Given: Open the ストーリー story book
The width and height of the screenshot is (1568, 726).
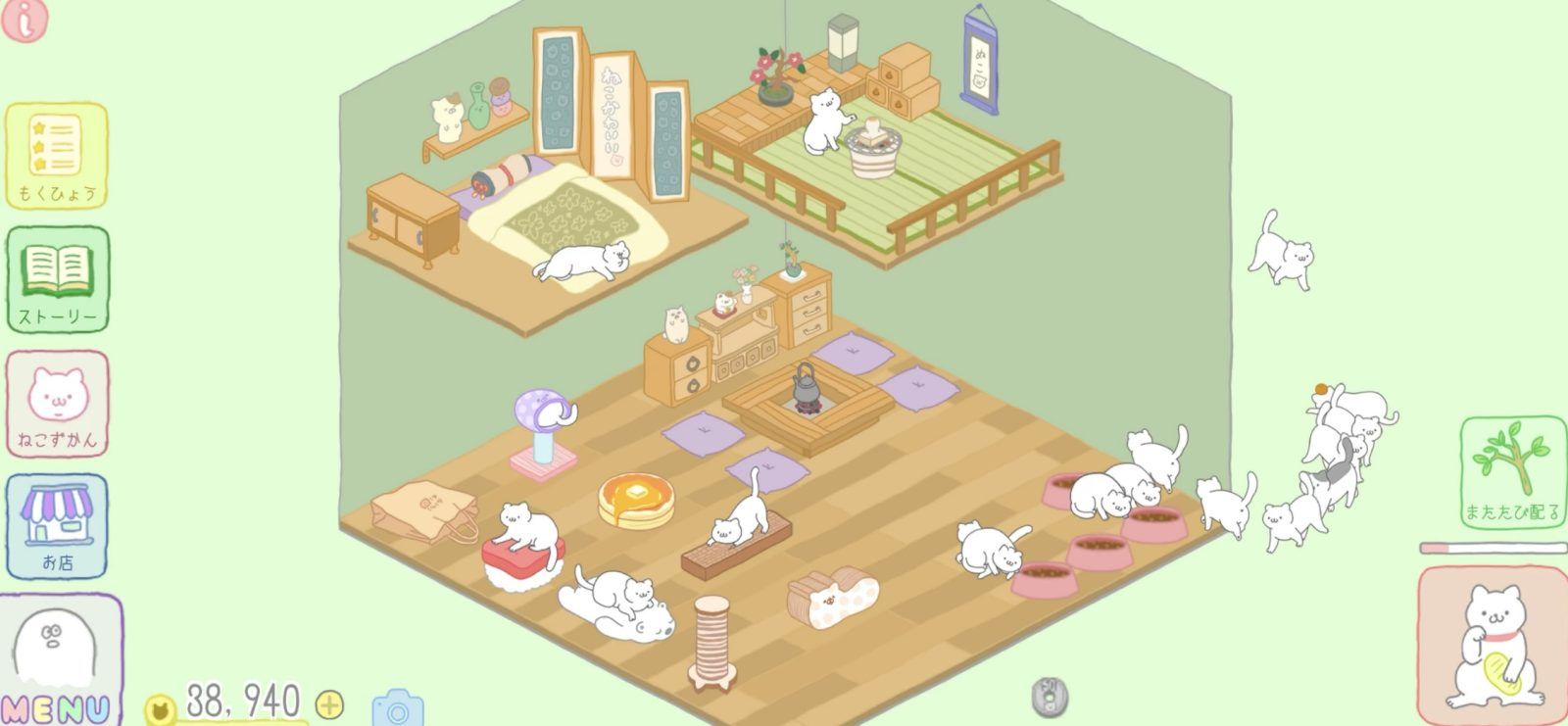Looking at the screenshot, I should point(56,279).
